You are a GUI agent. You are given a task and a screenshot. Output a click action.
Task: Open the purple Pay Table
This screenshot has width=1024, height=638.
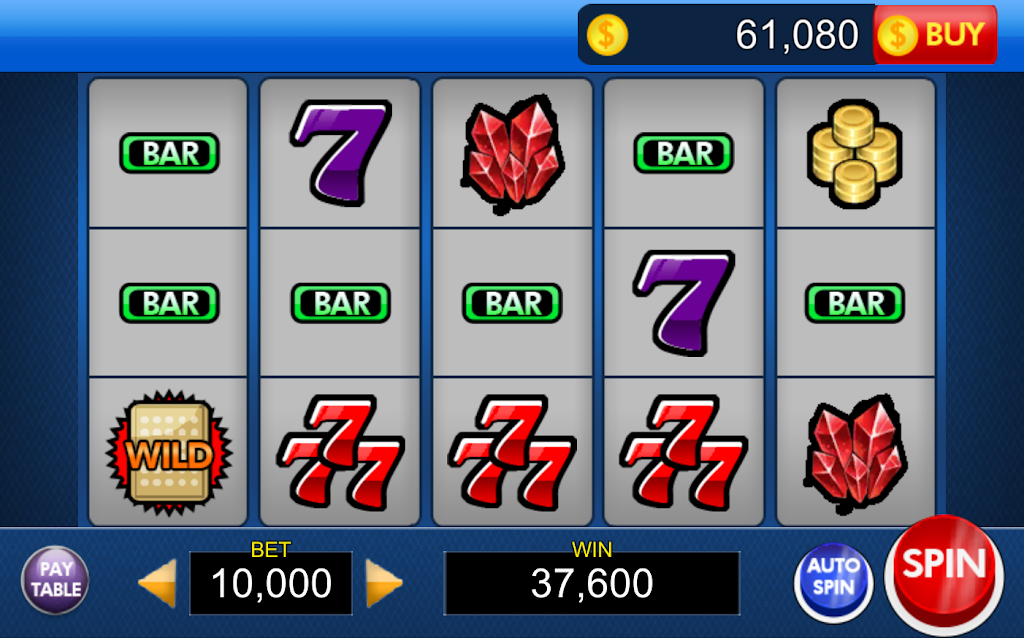(55, 579)
